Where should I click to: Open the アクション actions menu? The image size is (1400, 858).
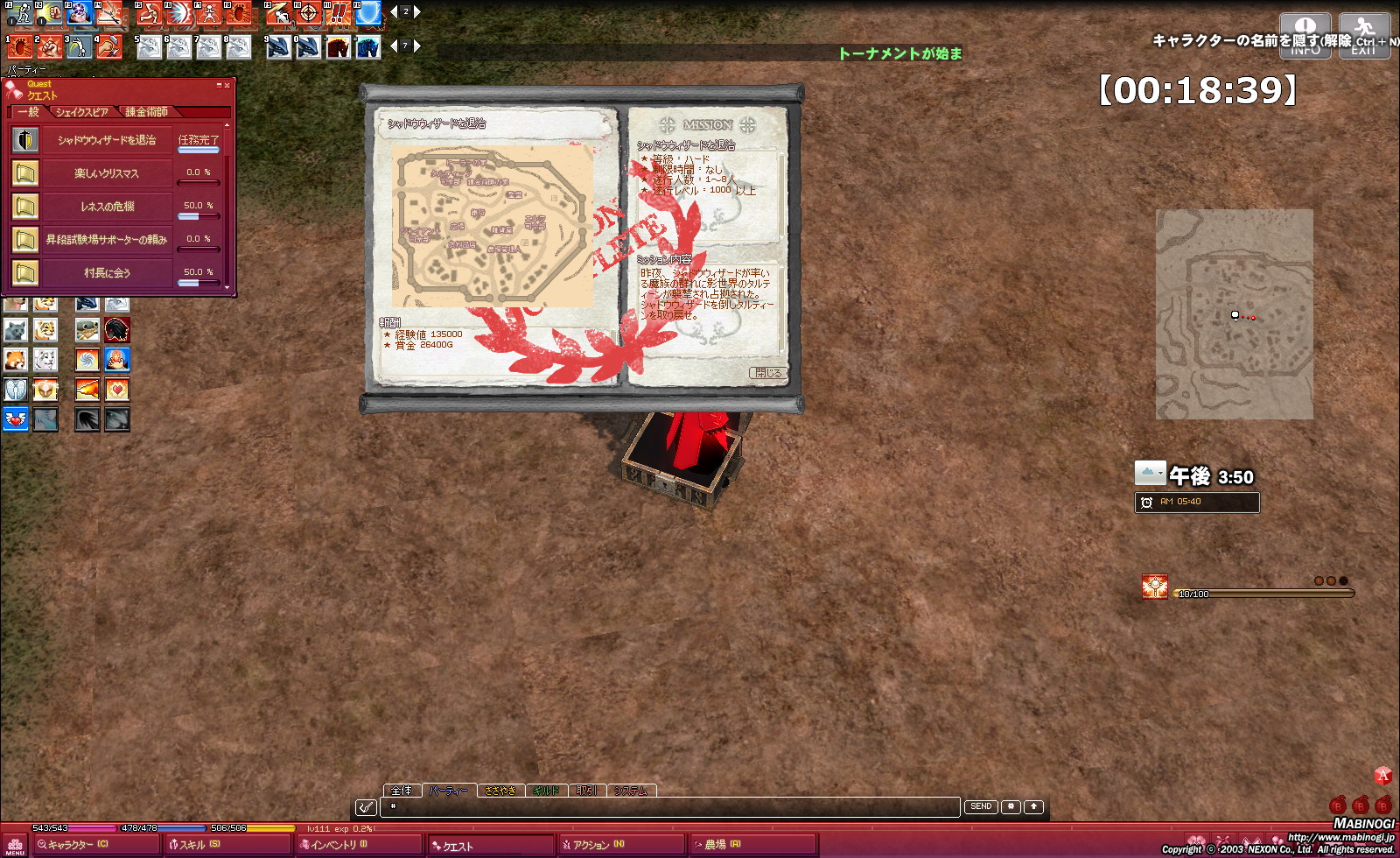click(x=595, y=845)
